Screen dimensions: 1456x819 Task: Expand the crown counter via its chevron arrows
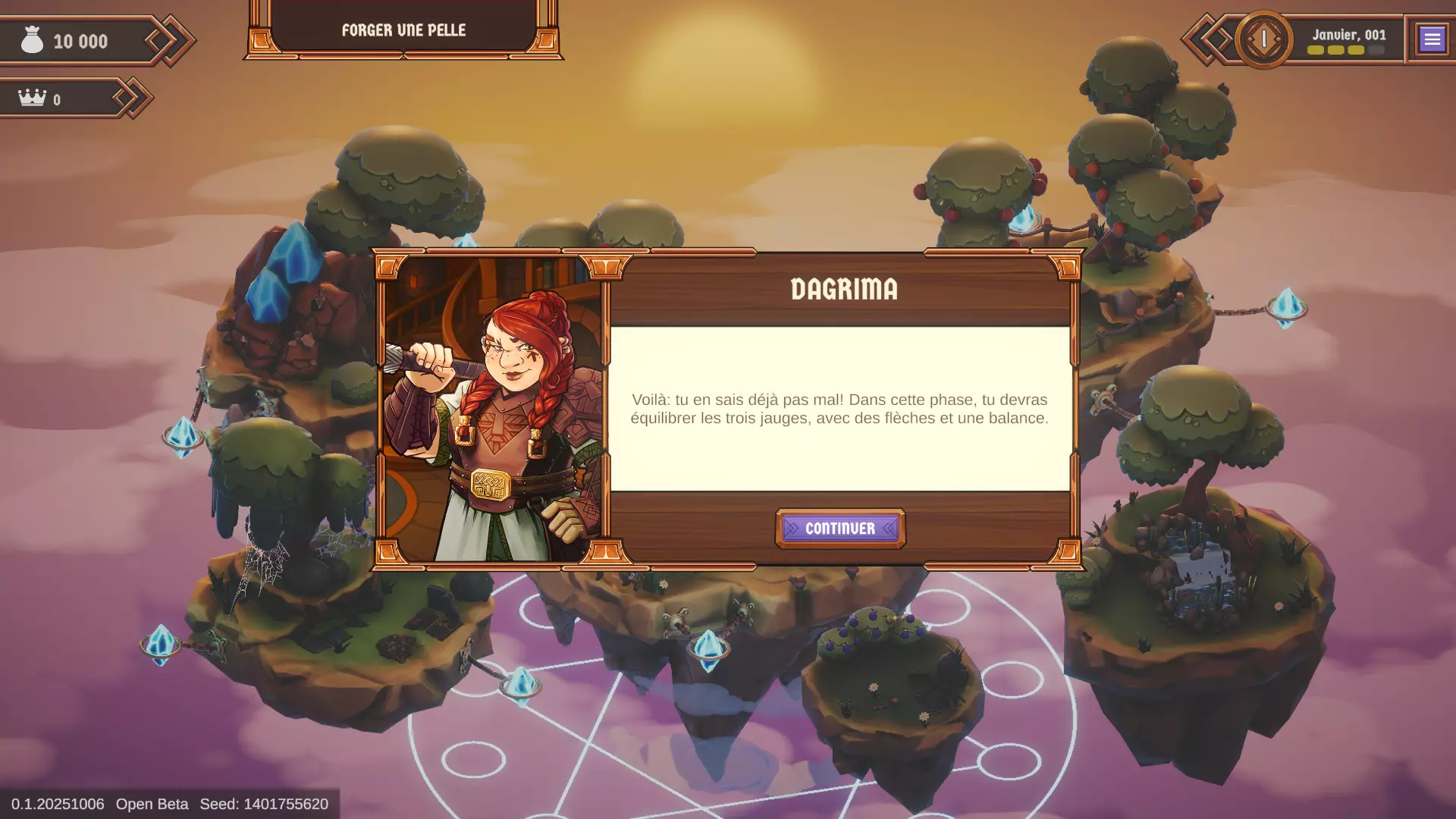click(x=130, y=97)
